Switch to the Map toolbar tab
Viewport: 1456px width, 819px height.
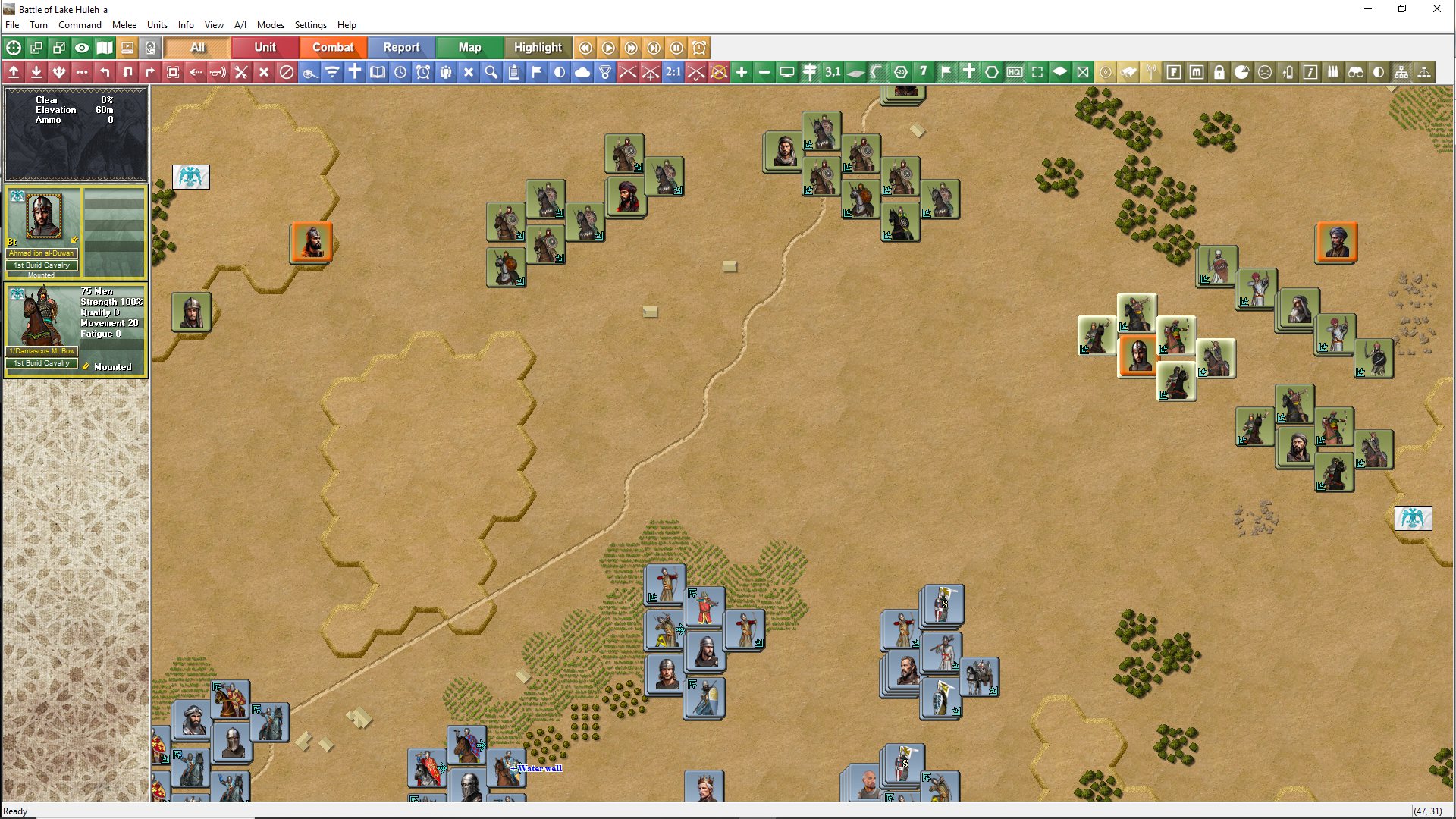469,47
